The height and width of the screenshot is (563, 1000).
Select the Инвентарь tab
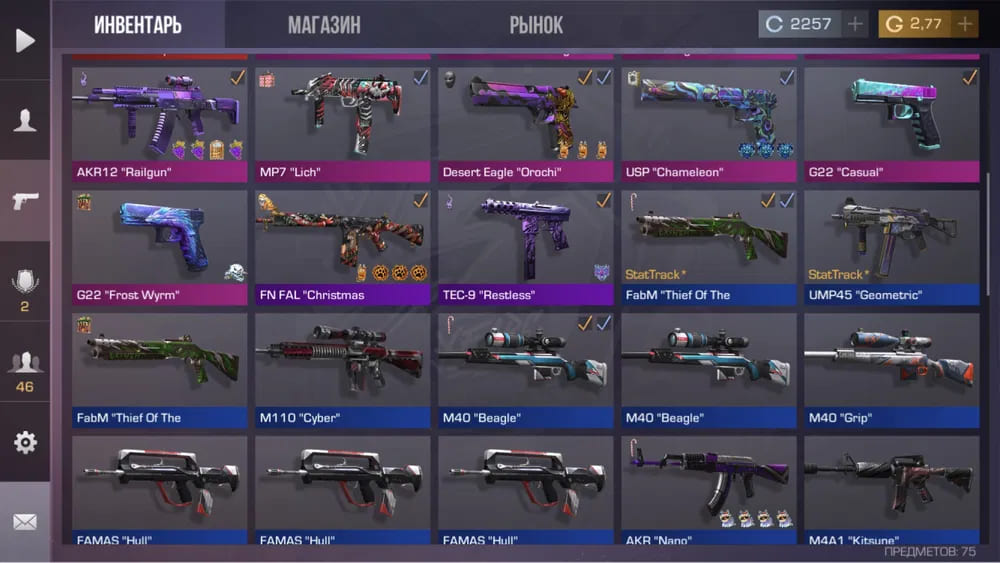click(138, 25)
